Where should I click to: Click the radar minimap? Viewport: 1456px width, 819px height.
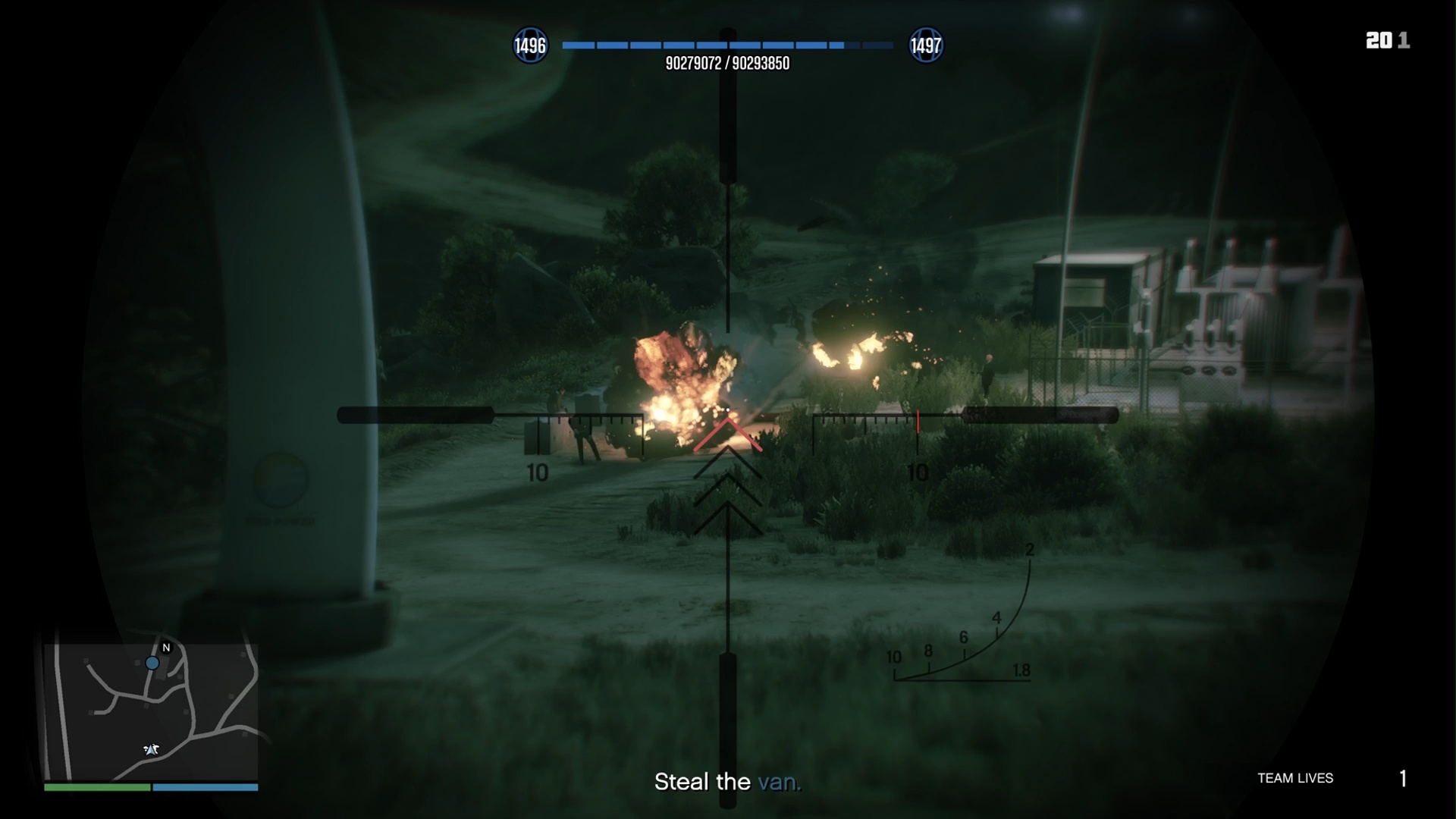pos(151,711)
